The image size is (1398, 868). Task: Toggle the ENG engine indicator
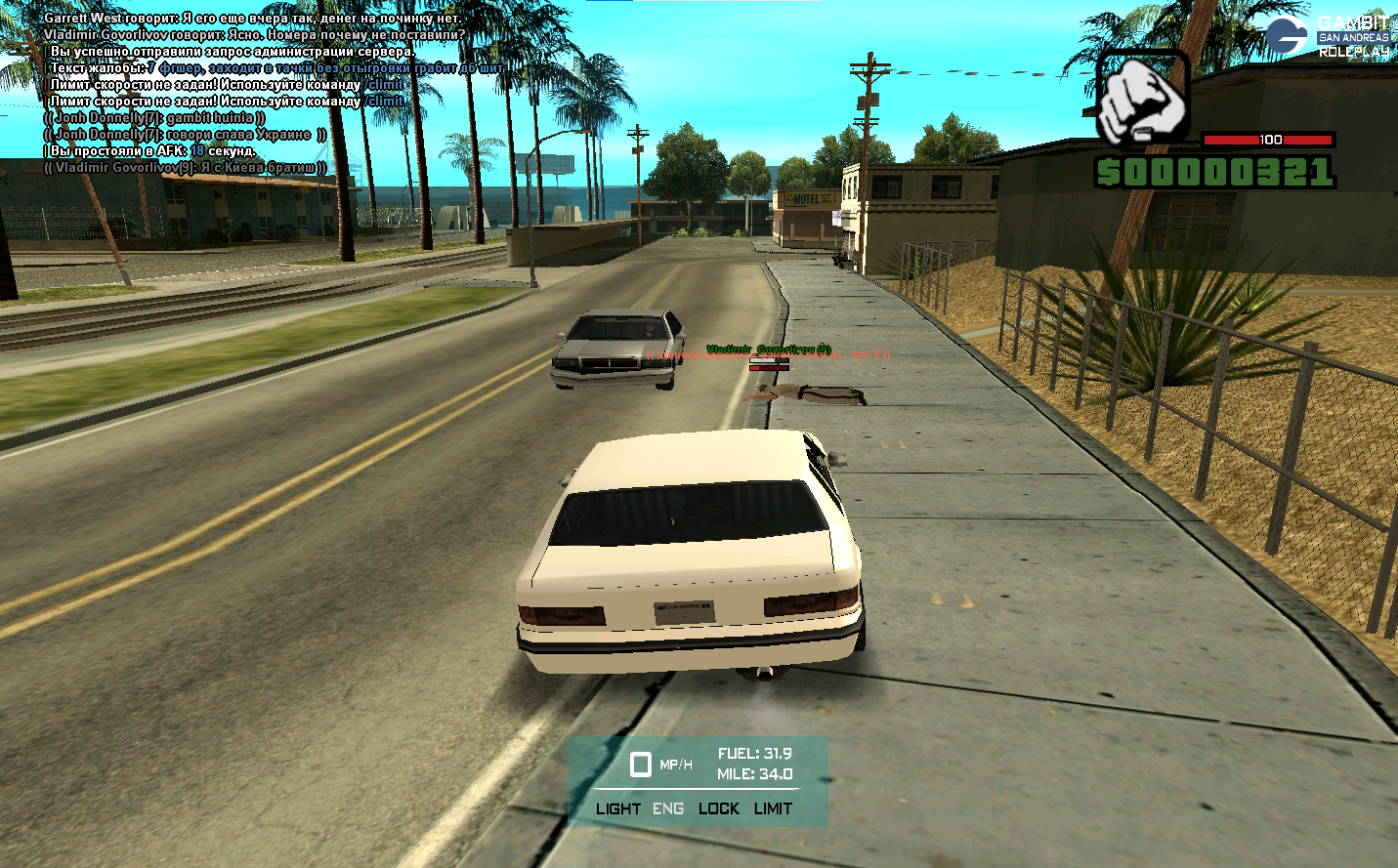click(x=668, y=808)
